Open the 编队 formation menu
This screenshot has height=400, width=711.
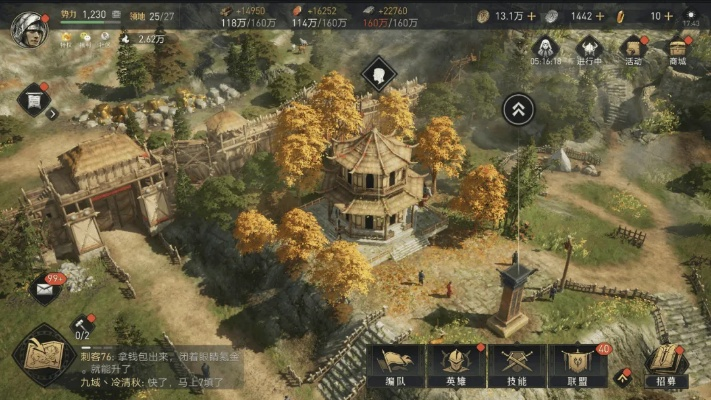click(x=395, y=366)
